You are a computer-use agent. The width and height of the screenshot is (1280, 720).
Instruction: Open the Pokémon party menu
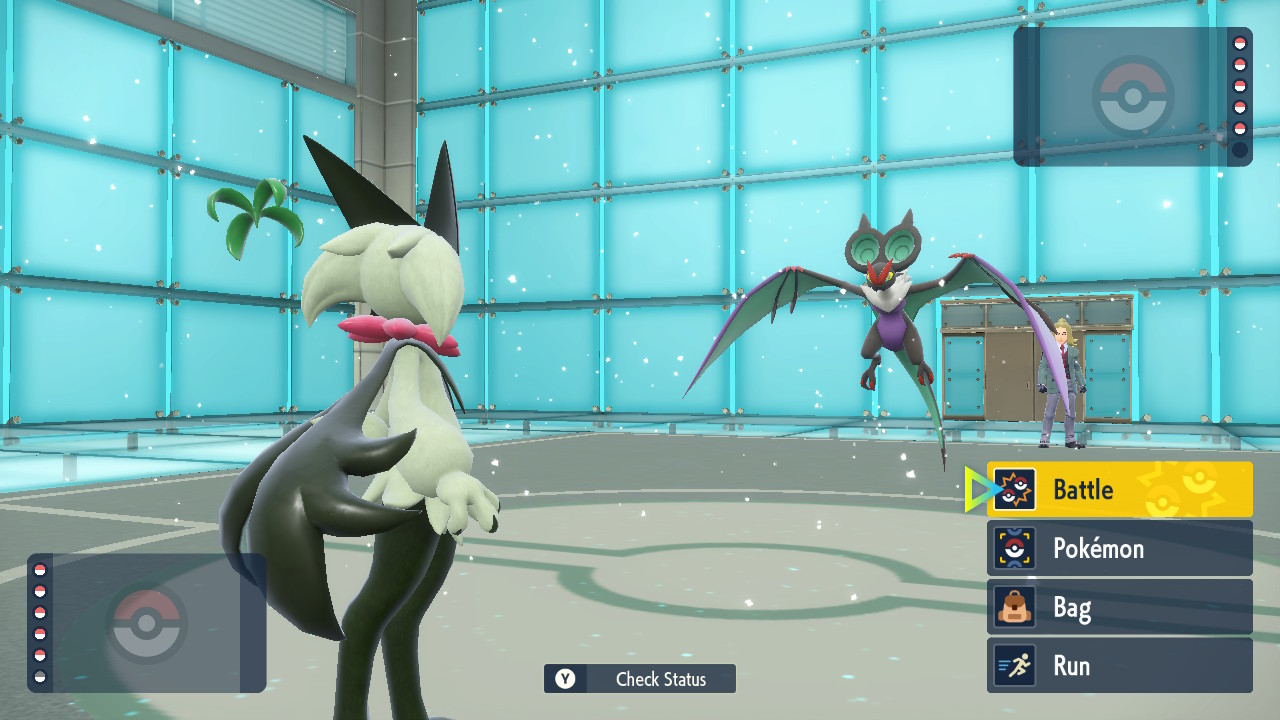1119,548
